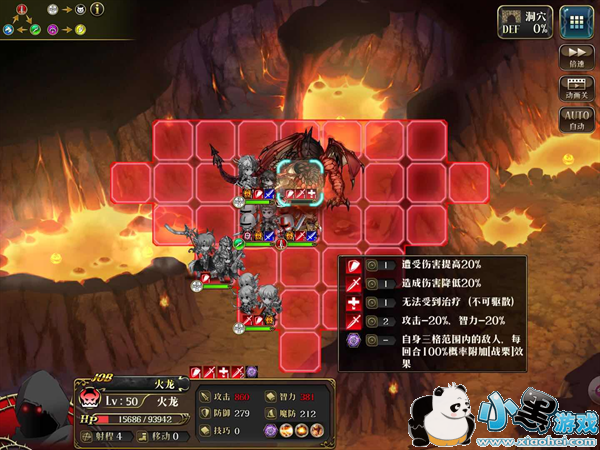The height and width of the screenshot is (450, 600).
Task: Click the 洞穴 terrain DEF panel
Action: [525, 21]
